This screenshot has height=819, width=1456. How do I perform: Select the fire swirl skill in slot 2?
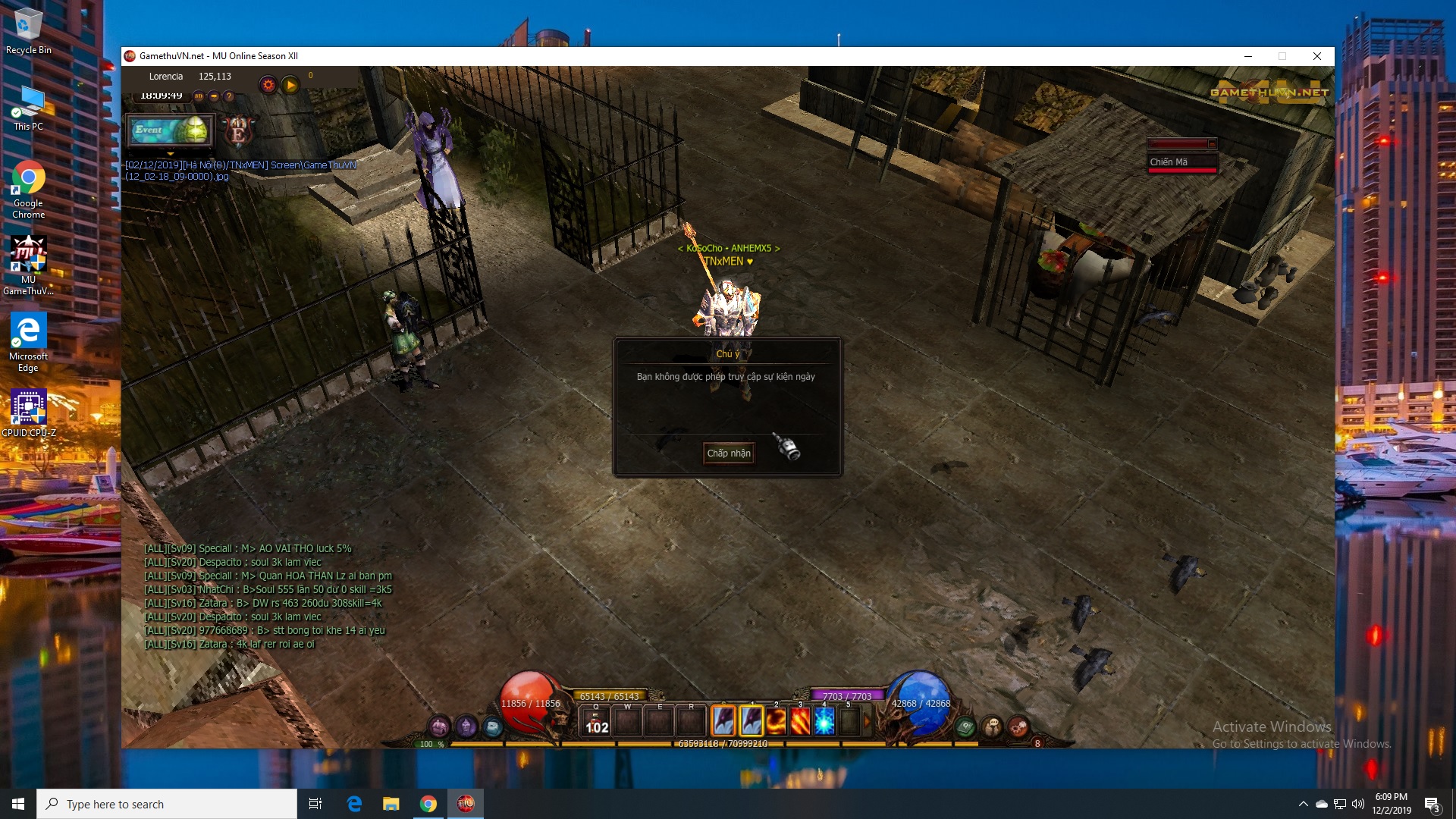776,721
